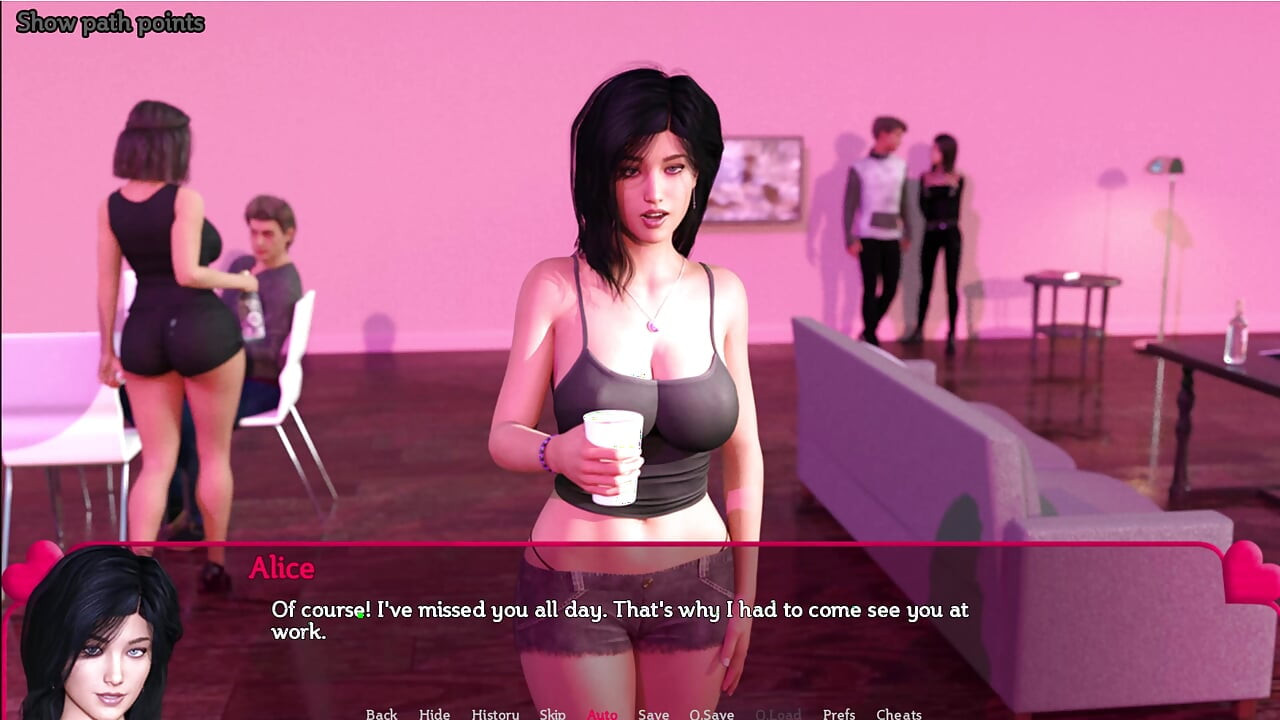Hide the dialogue interface
Image resolution: width=1280 pixels, height=720 pixels.
click(x=434, y=714)
